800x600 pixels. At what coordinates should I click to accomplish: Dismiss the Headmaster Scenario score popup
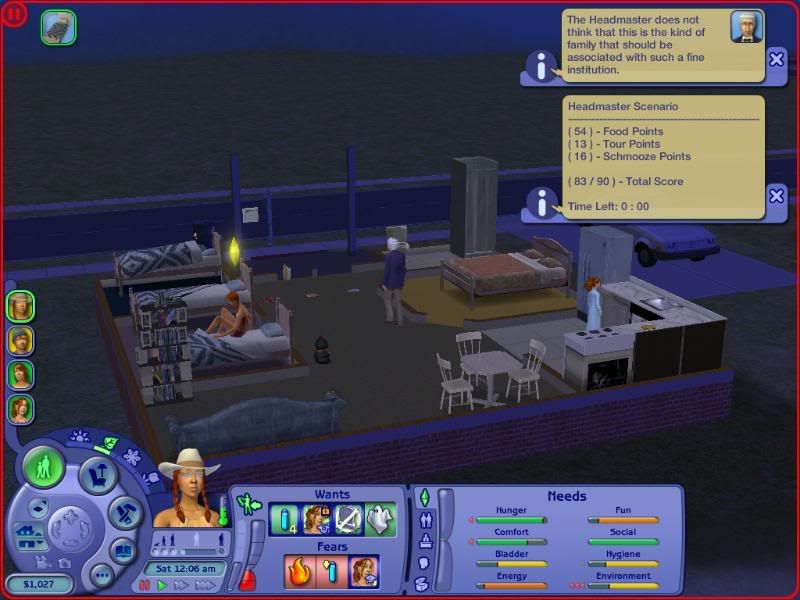[x=776, y=195]
